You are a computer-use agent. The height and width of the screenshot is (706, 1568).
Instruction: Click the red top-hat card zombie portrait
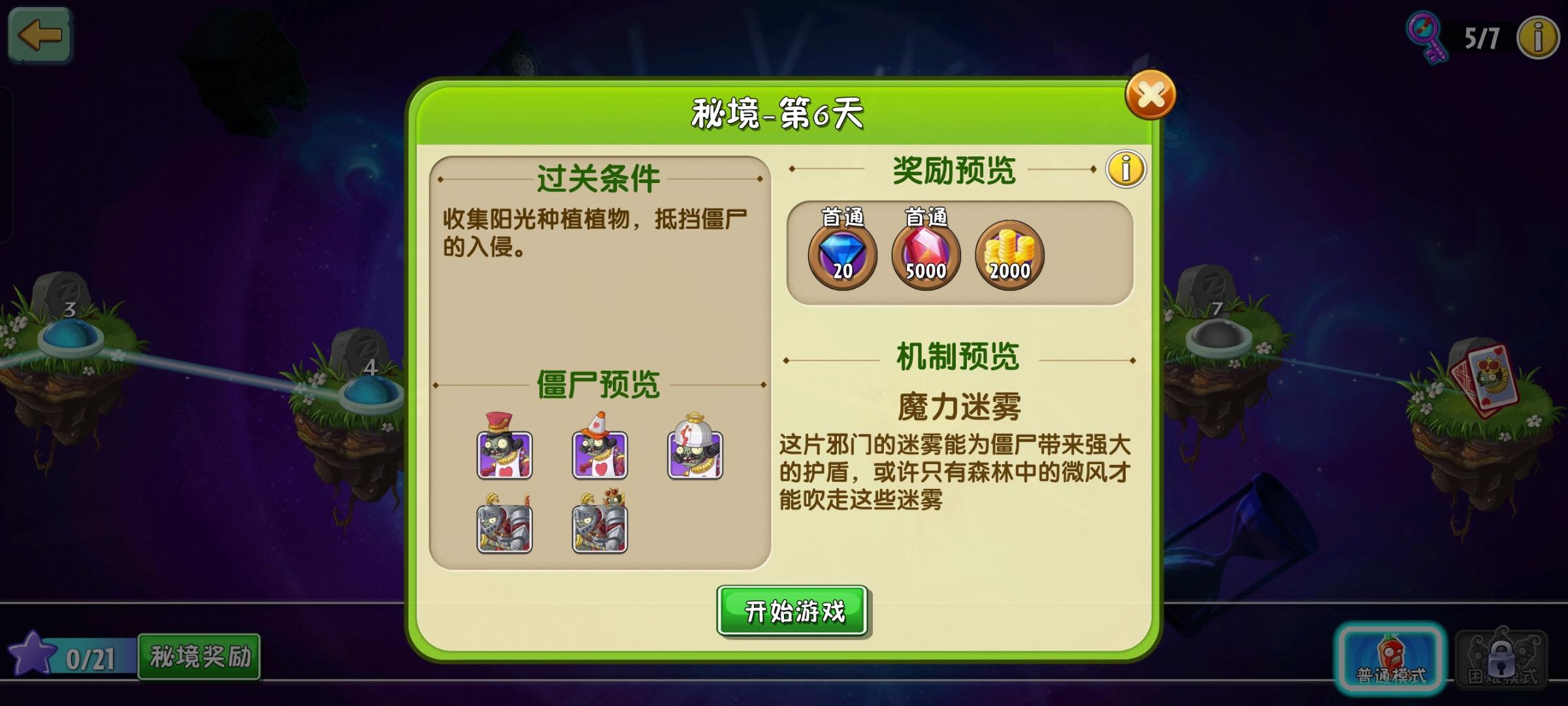click(x=504, y=455)
